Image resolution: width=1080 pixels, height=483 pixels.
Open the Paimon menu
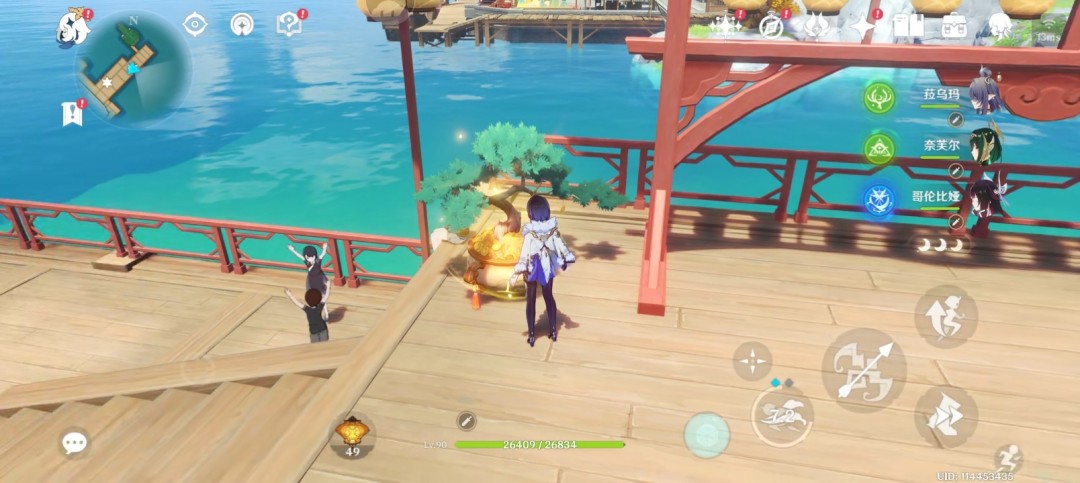[72, 27]
